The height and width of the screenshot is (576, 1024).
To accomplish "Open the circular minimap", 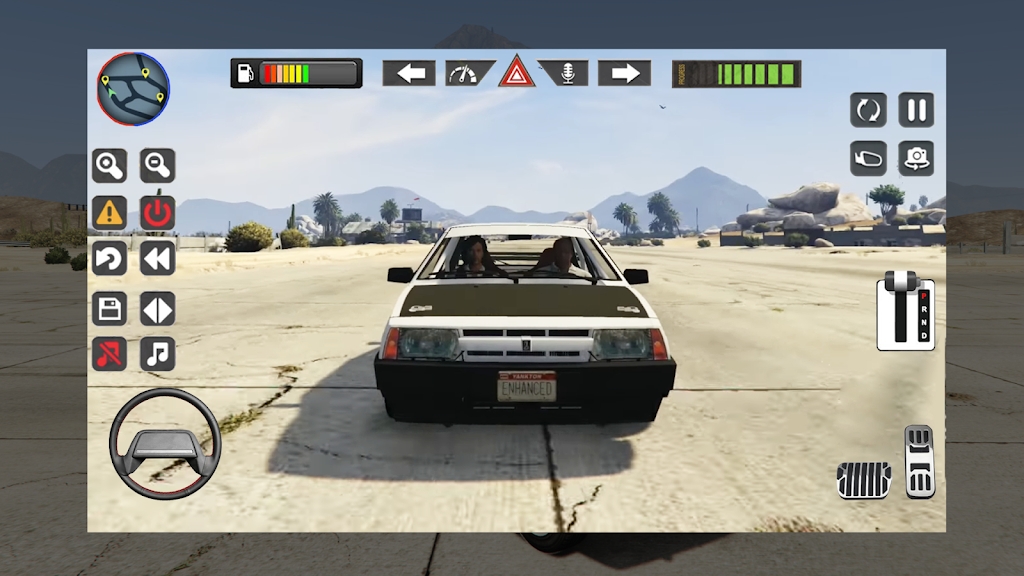I will click(133, 88).
